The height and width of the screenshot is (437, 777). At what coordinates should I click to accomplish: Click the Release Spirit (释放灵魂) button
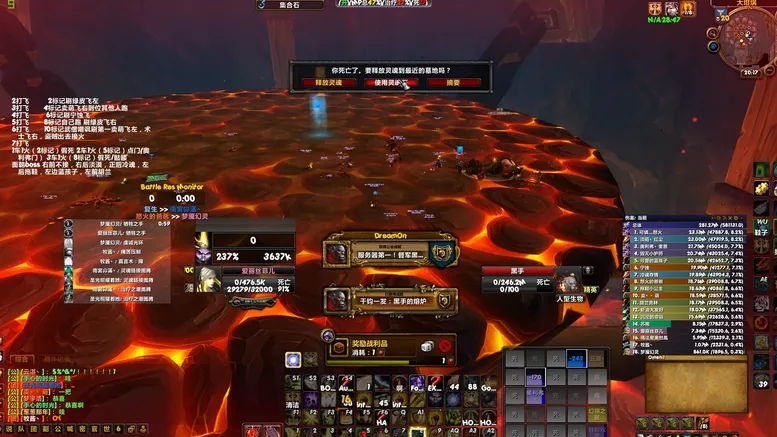pos(329,82)
